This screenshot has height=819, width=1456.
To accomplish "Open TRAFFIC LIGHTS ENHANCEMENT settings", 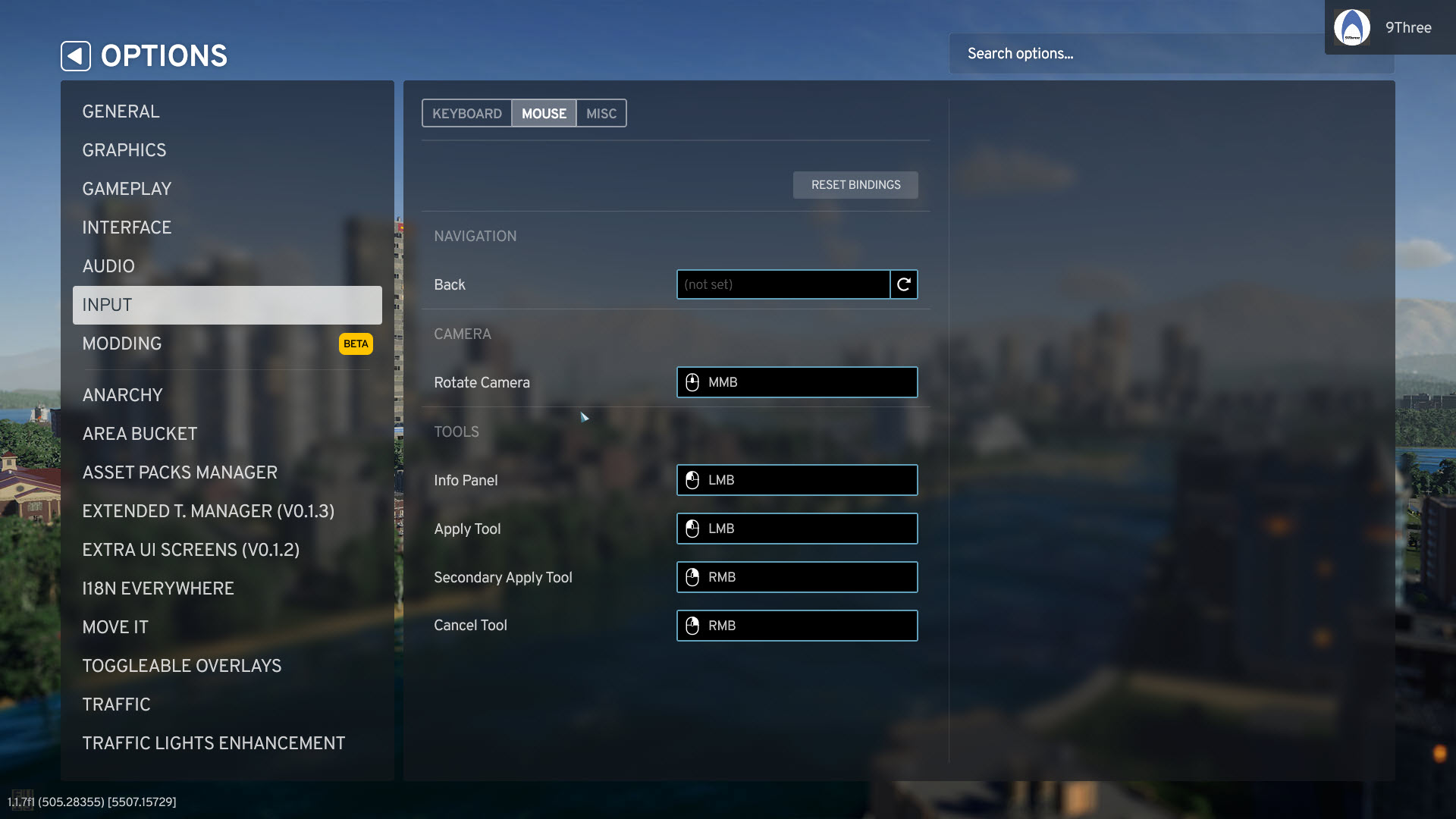I will click(x=214, y=743).
